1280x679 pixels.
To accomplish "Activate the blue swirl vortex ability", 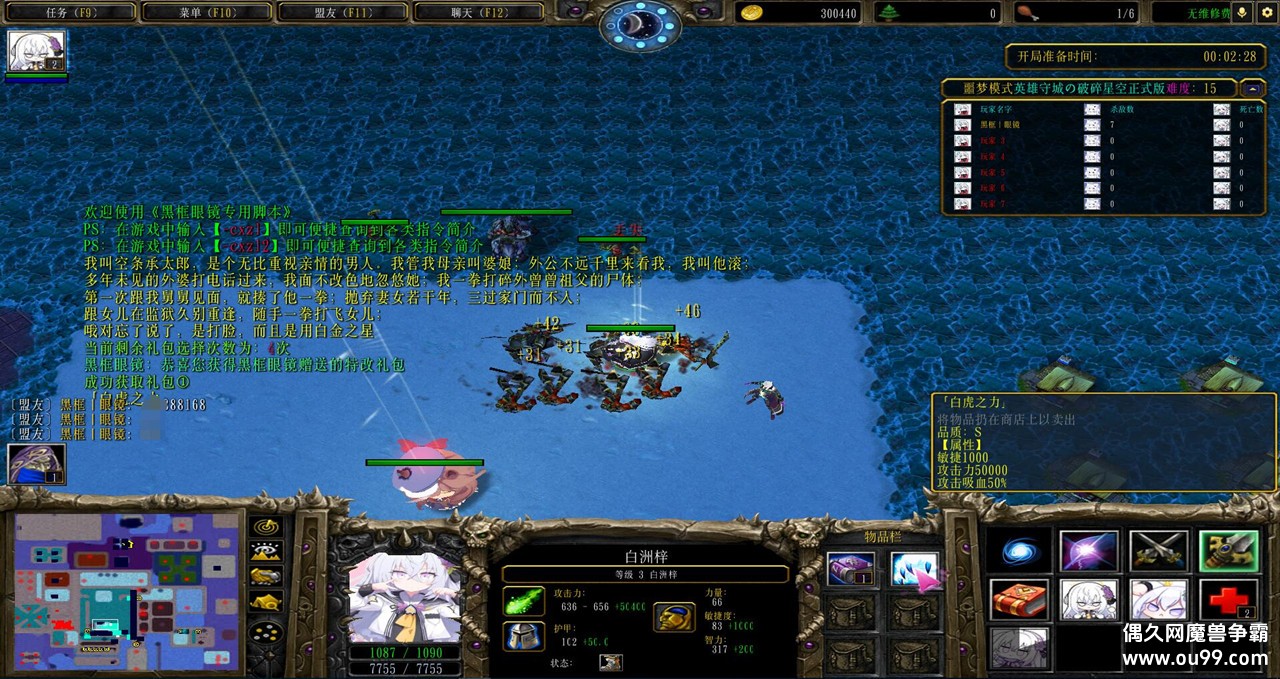I will (1020, 552).
